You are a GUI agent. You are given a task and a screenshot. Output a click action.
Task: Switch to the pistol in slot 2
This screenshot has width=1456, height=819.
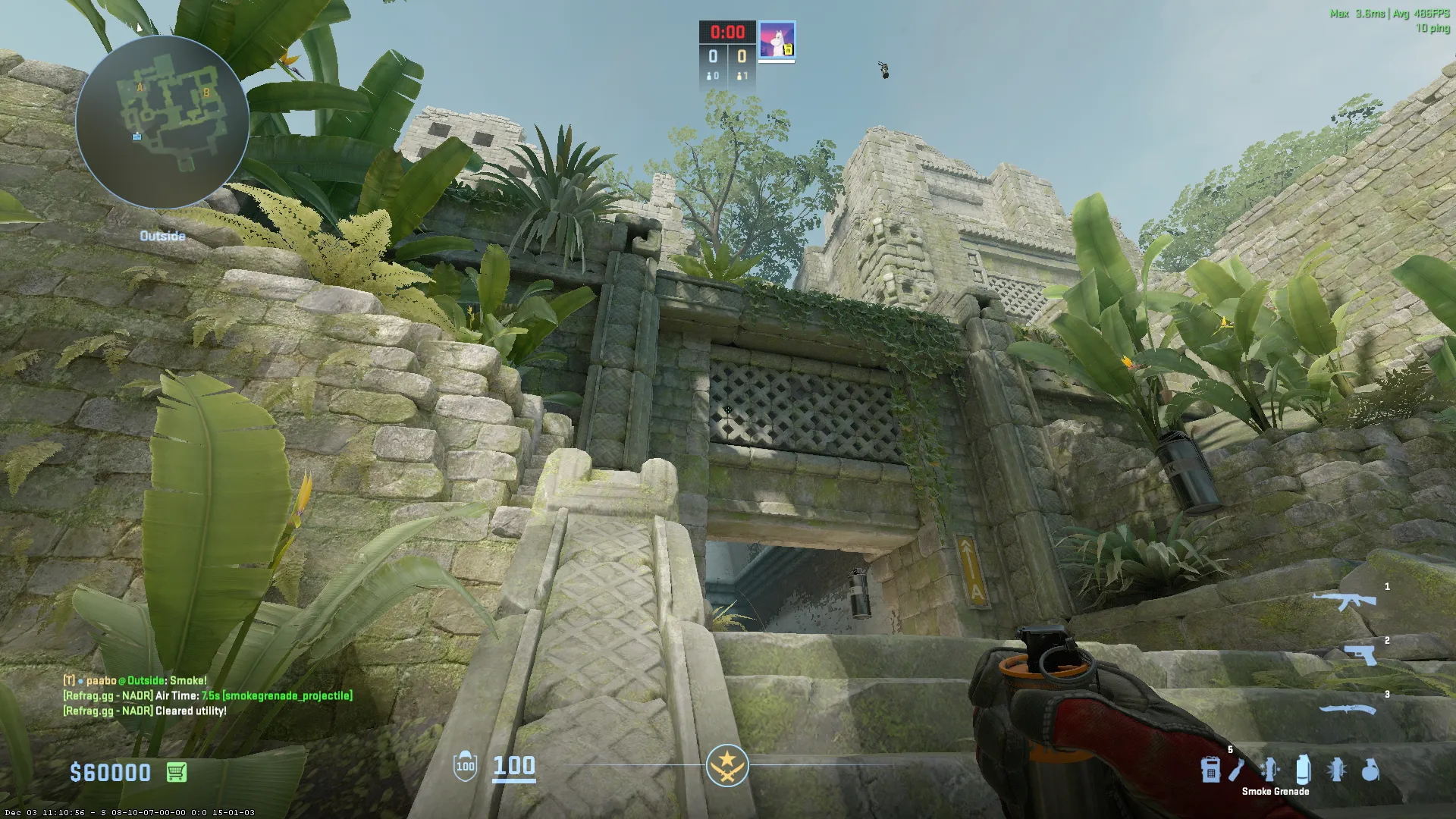coord(1360,654)
